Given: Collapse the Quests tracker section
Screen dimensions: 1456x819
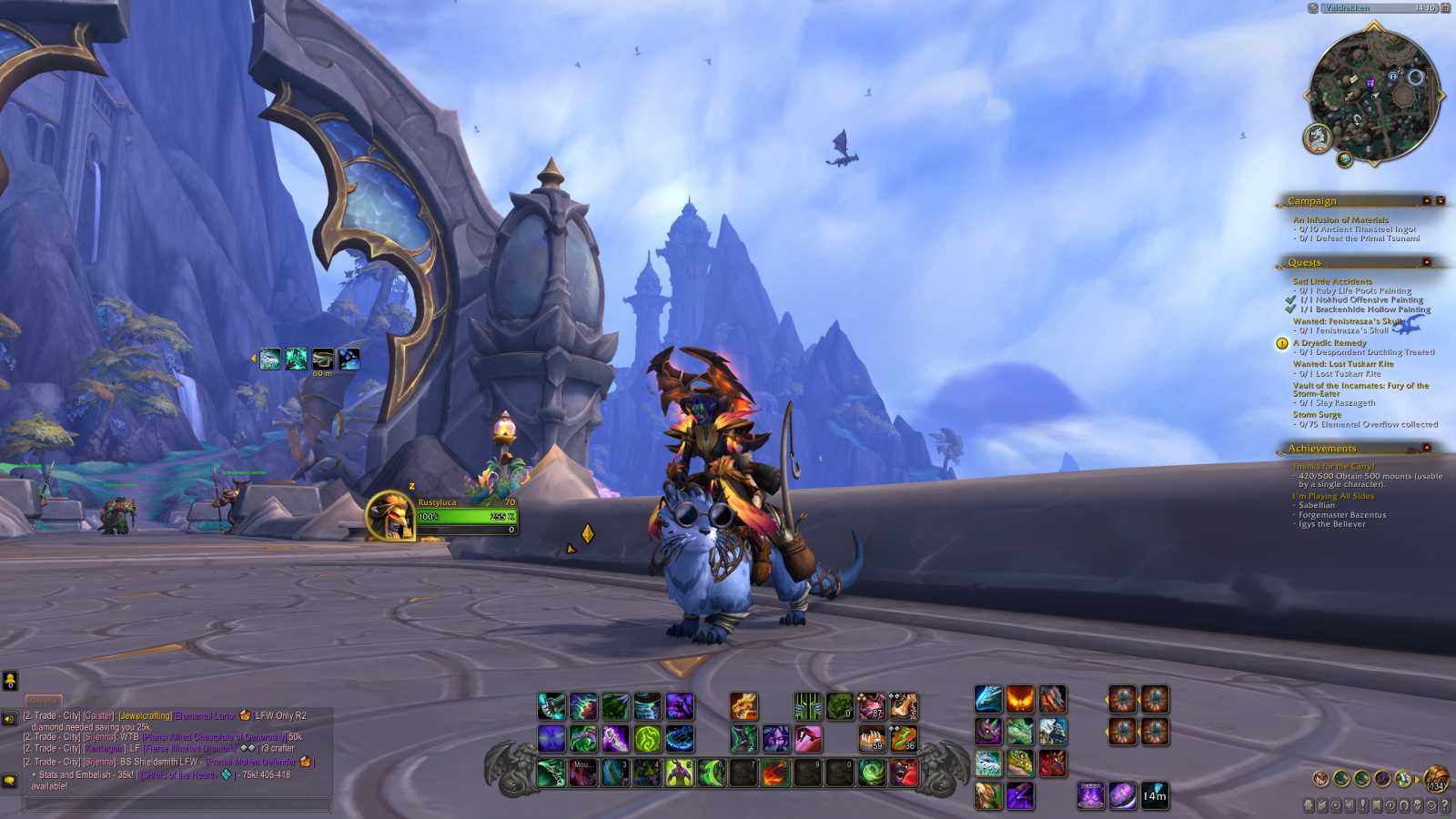Looking at the screenshot, I should click(1428, 263).
